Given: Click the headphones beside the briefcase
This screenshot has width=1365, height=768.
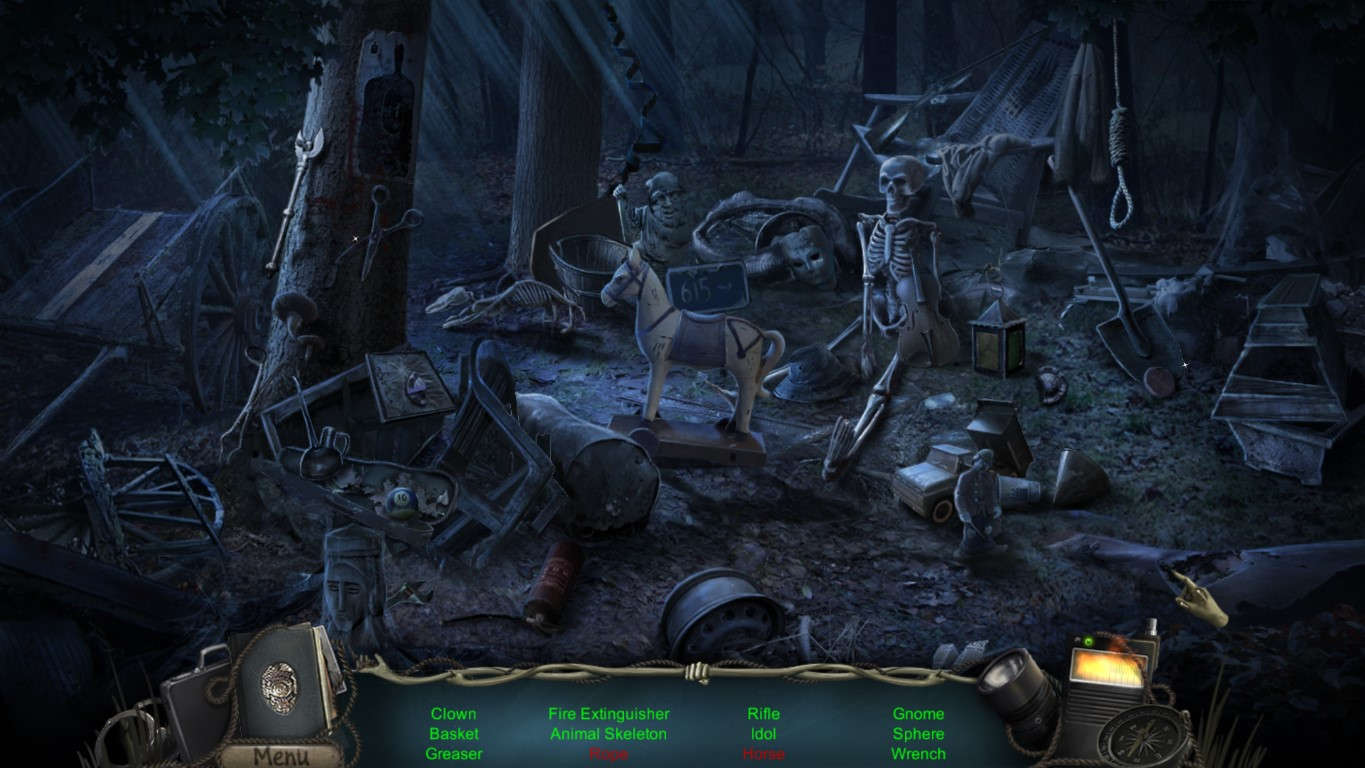Looking at the screenshot, I should (x=125, y=725).
